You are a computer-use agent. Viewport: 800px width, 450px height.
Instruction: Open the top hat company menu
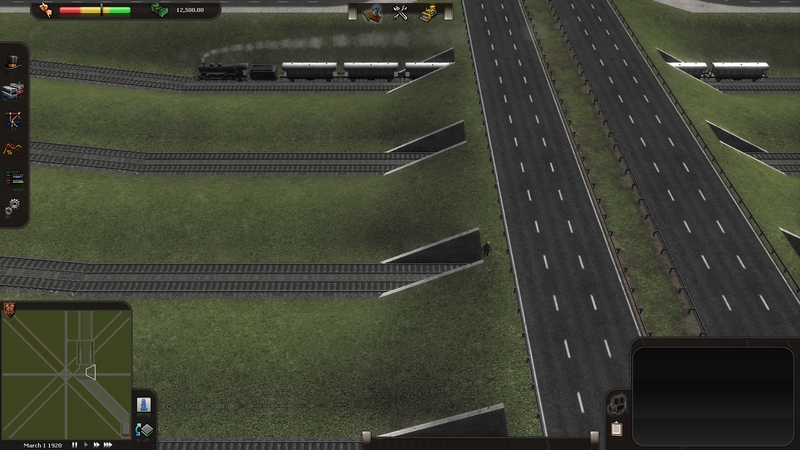tap(12, 62)
